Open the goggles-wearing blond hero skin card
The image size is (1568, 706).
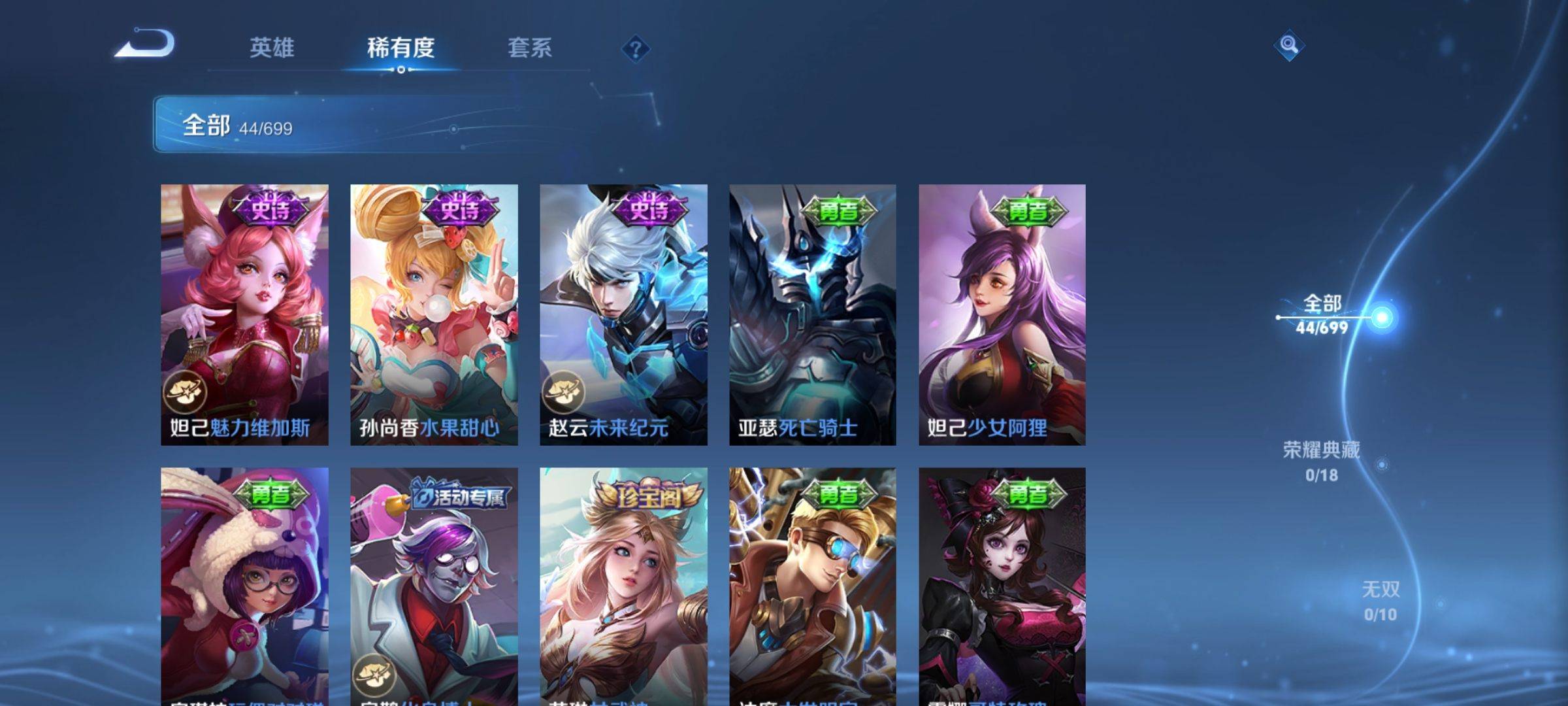[813, 585]
